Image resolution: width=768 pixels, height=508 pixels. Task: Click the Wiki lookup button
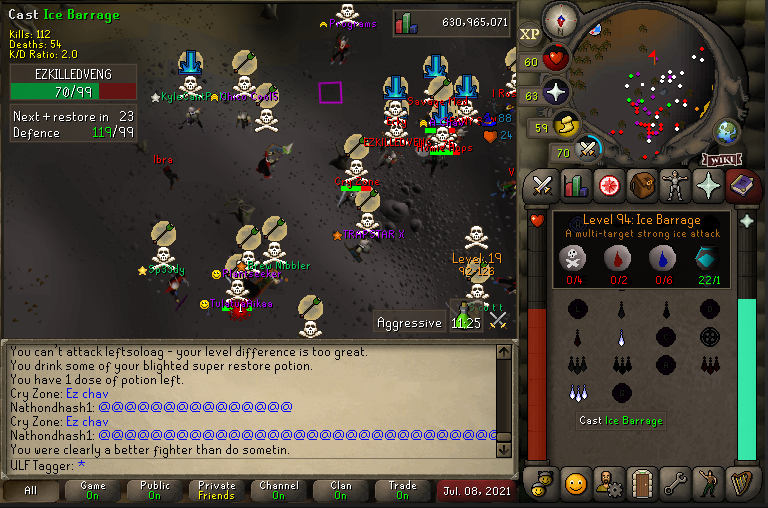pyautogui.click(x=720, y=159)
